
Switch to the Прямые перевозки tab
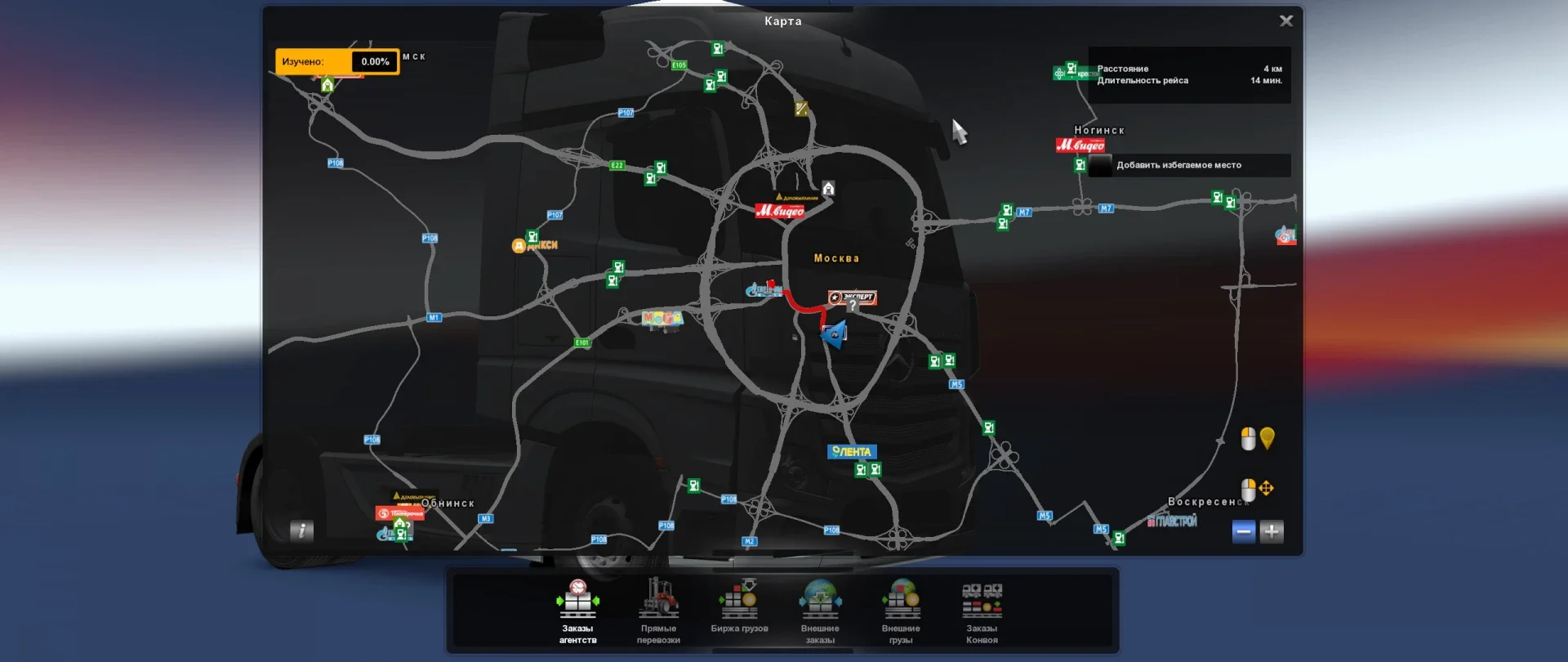[x=658, y=609]
